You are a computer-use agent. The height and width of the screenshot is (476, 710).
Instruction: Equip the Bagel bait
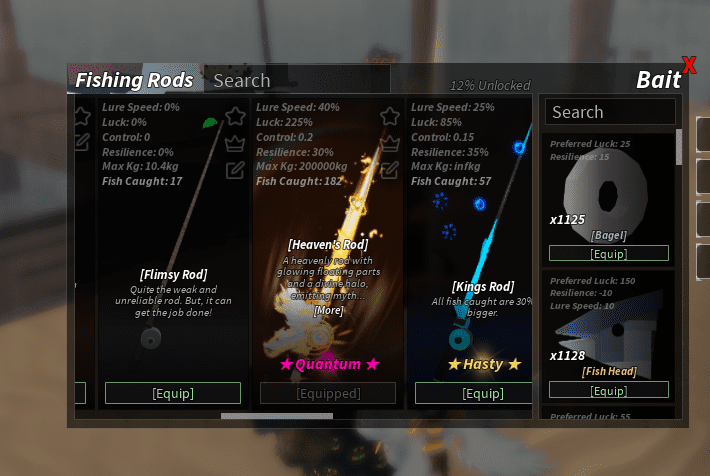608,253
